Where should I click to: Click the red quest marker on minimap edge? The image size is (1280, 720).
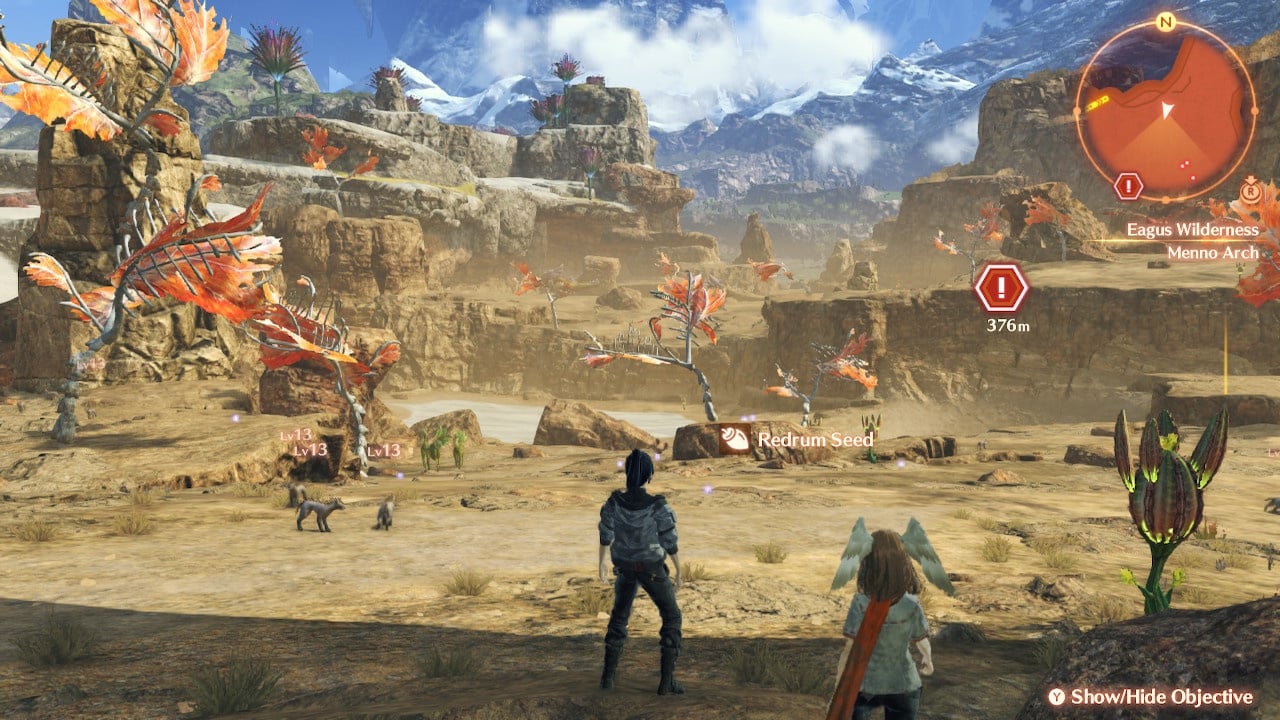coord(1128,186)
